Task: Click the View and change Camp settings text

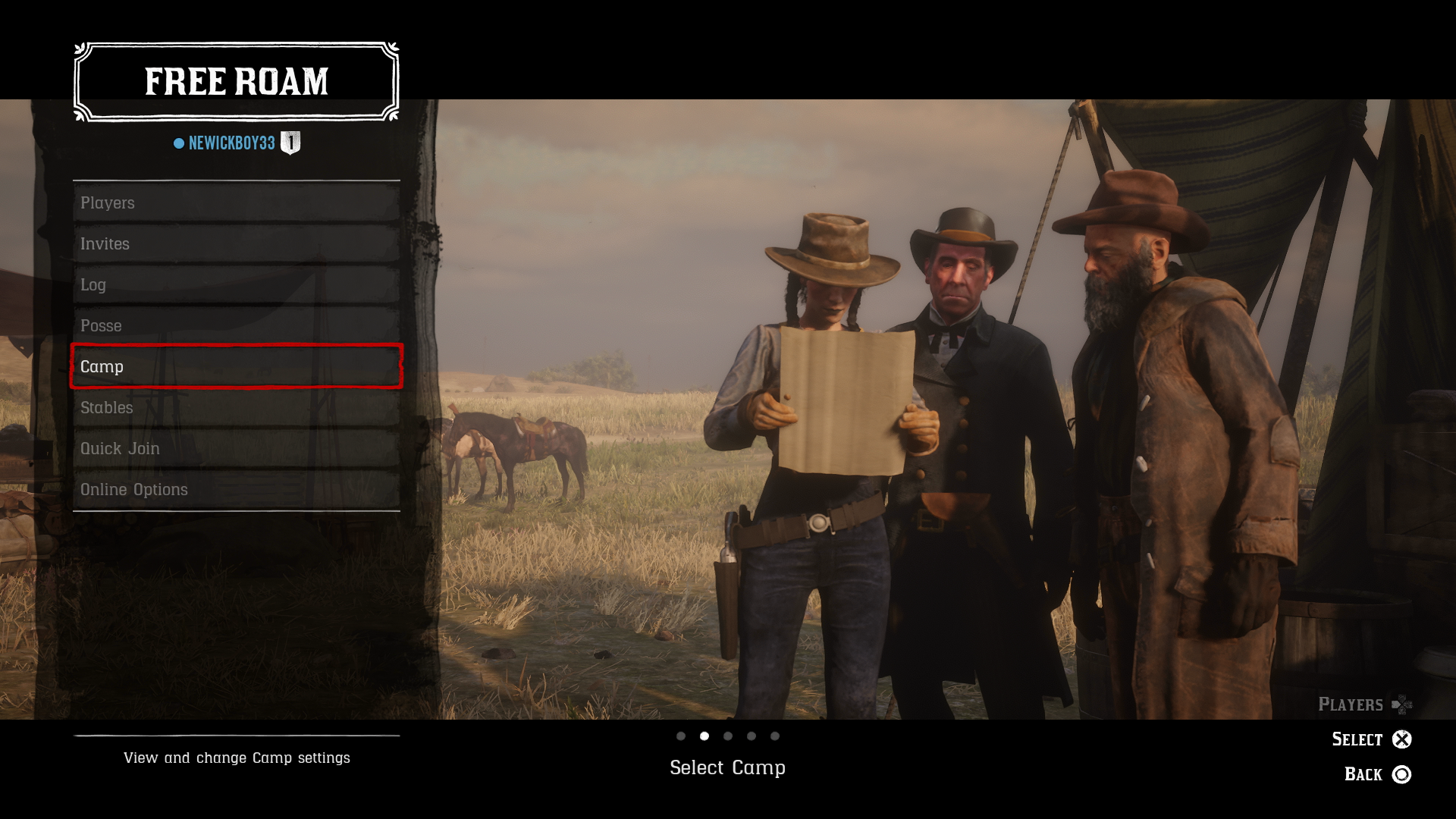Action: [237, 758]
